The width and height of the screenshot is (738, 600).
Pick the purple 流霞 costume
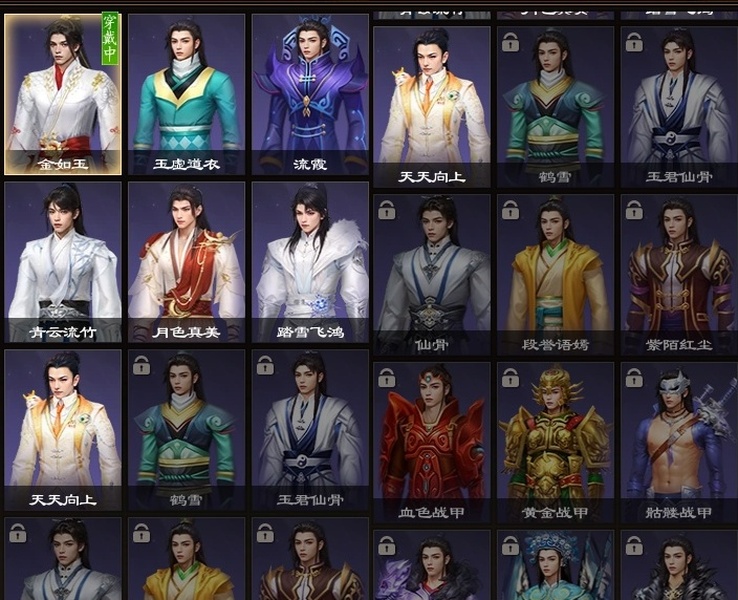click(x=310, y=94)
